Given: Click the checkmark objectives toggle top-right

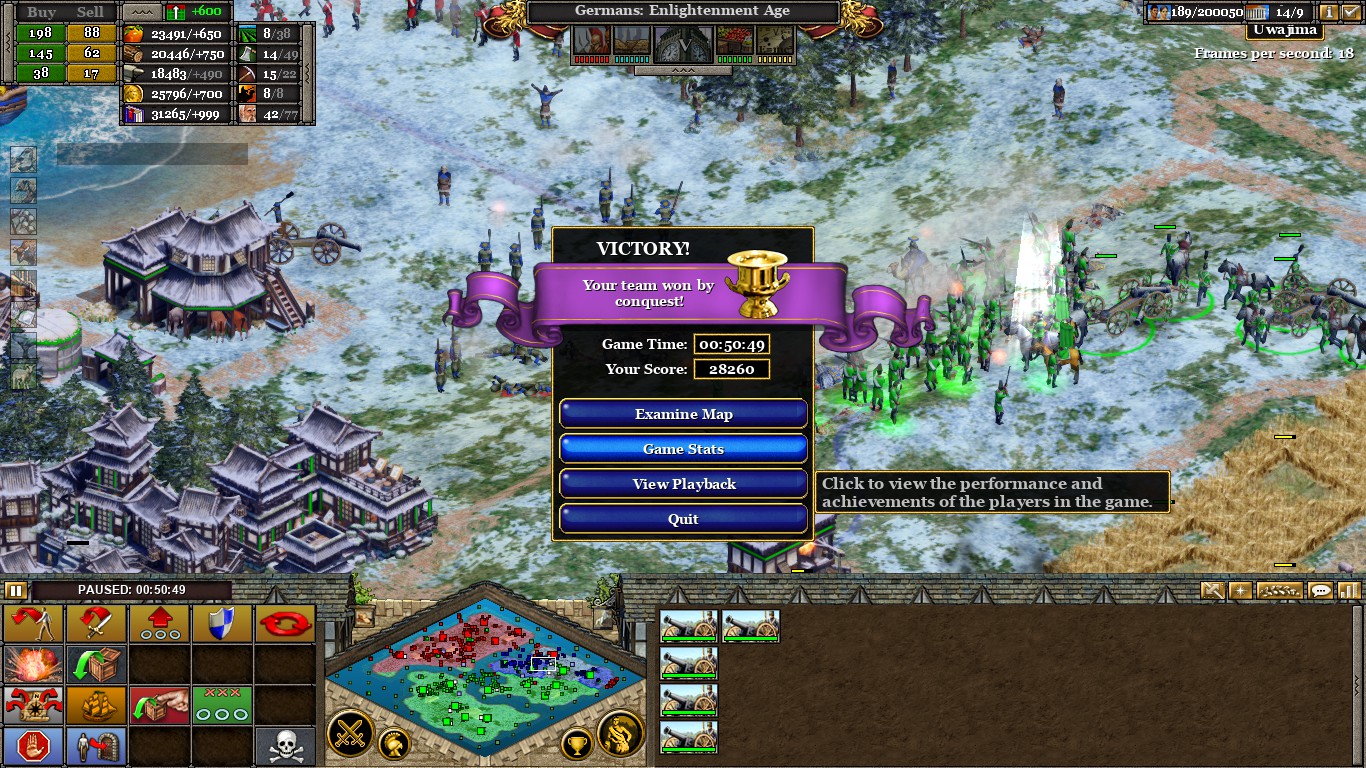Looking at the screenshot, I should 1352,13.
